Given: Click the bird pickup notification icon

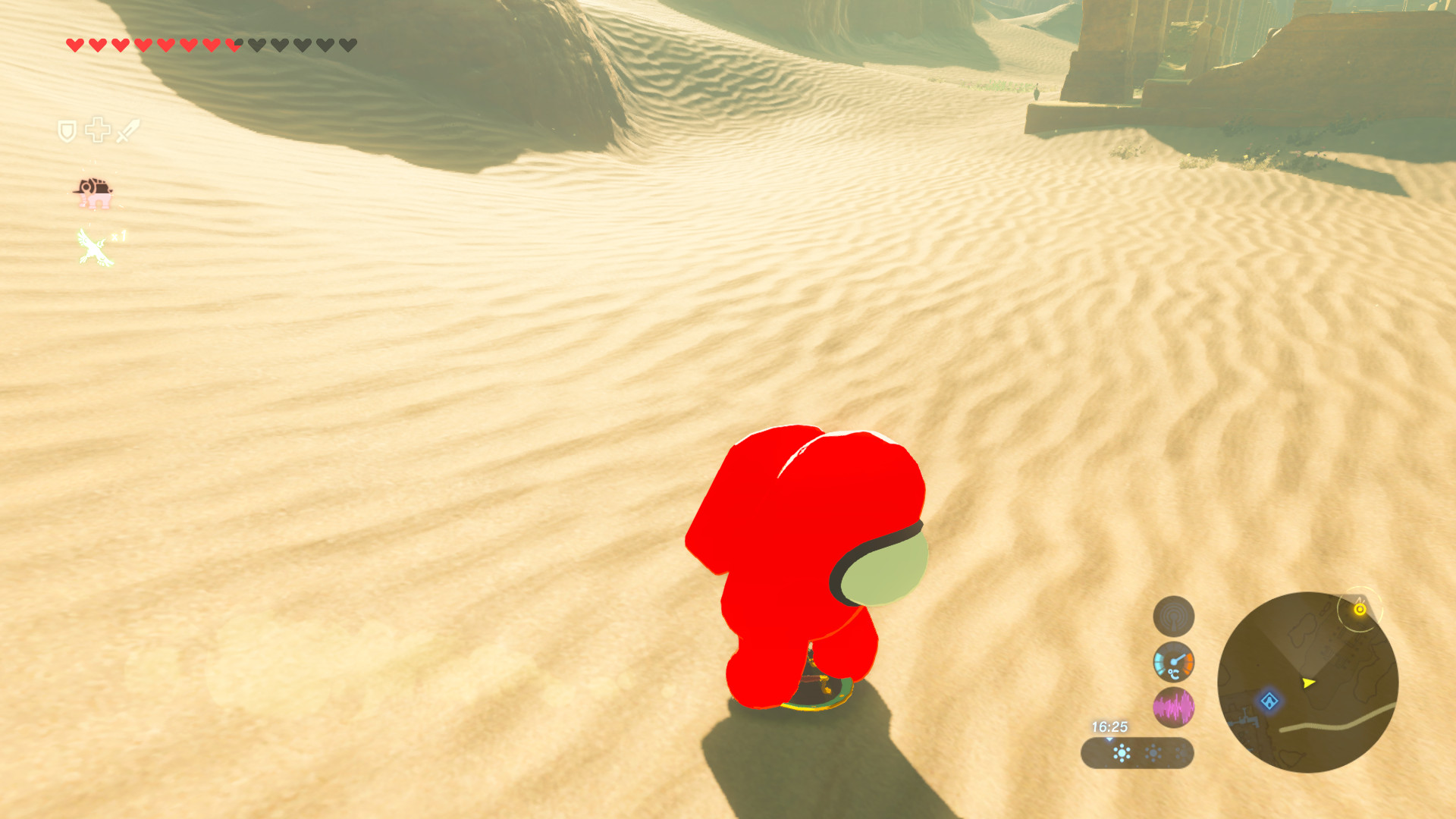Looking at the screenshot, I should click(93, 247).
